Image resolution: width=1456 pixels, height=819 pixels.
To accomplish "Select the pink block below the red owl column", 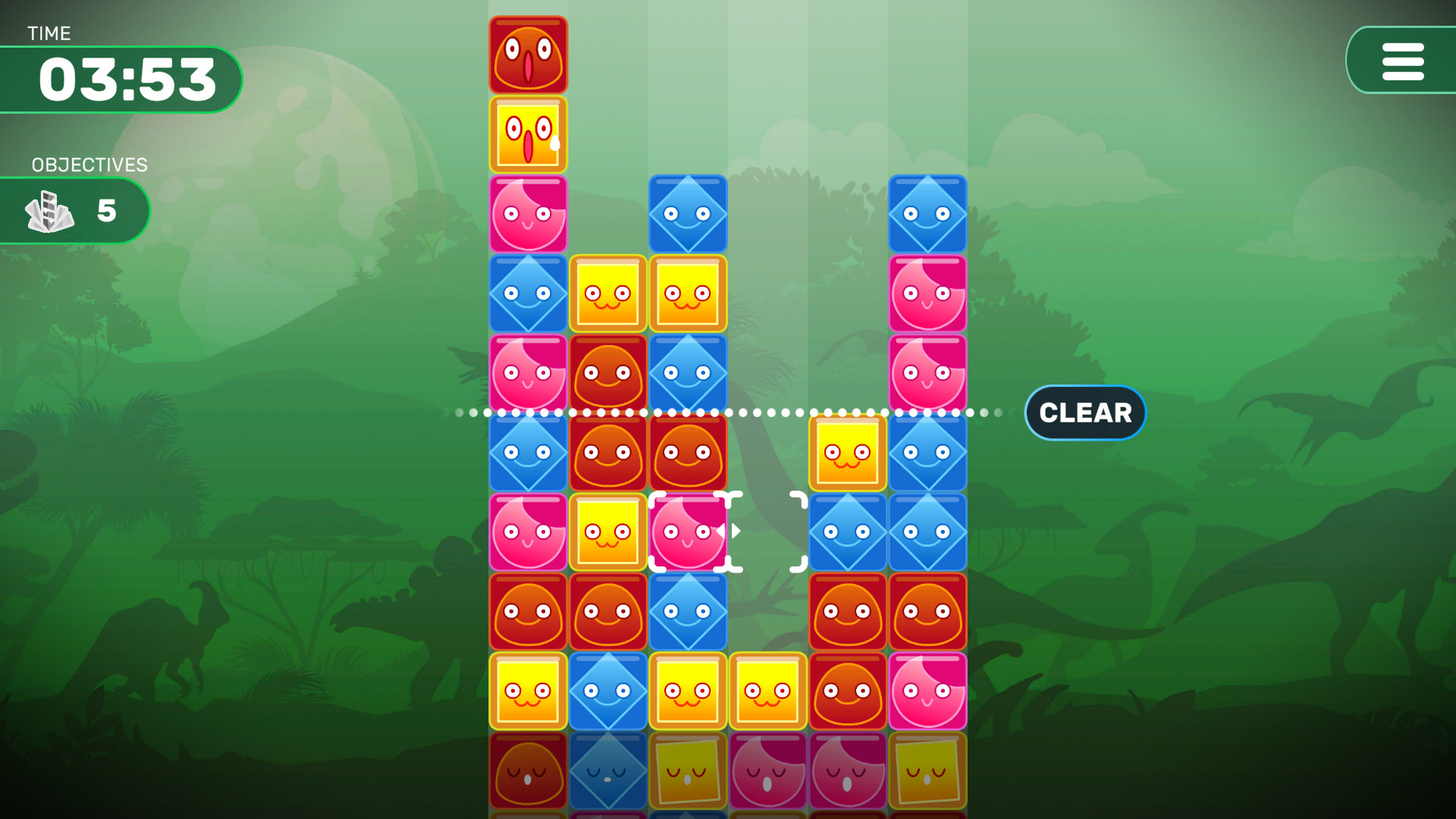I will click(x=528, y=214).
